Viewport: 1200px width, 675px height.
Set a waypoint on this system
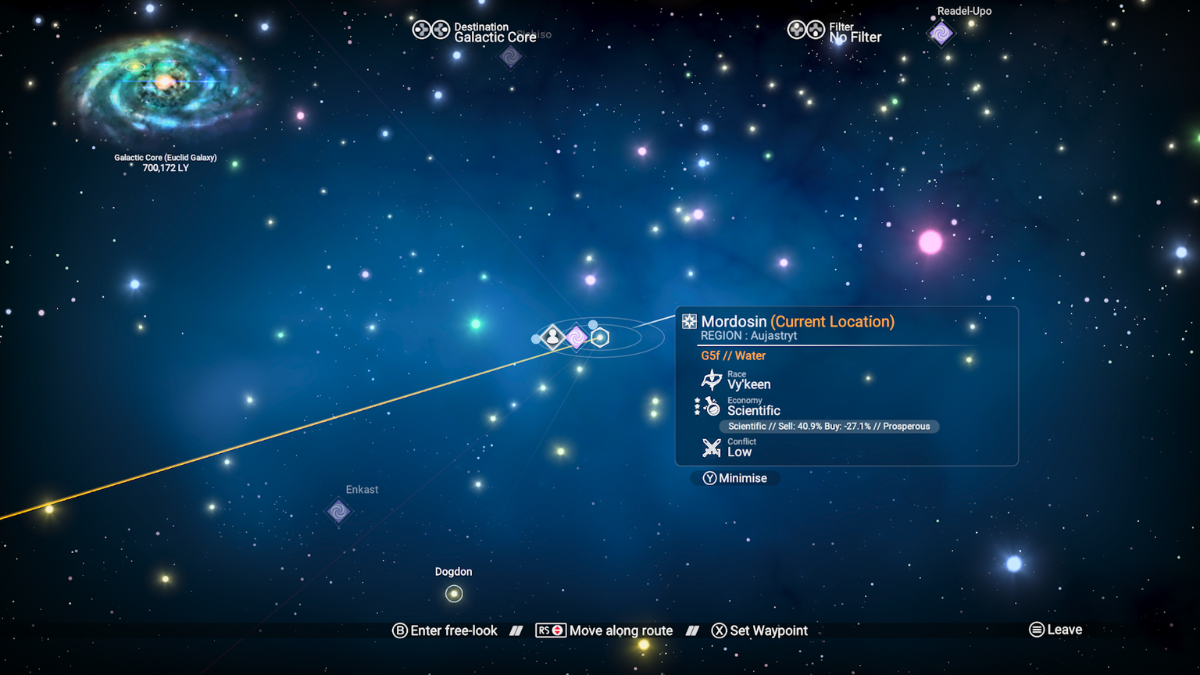pyautogui.click(x=759, y=631)
